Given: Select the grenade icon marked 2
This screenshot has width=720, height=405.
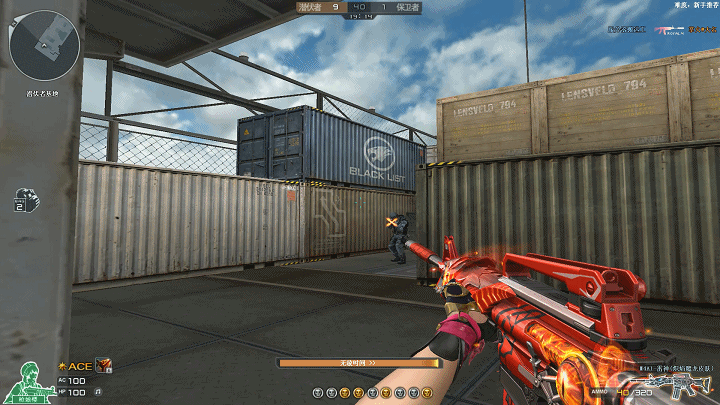Looking at the screenshot, I should pyautogui.click(x=25, y=200).
